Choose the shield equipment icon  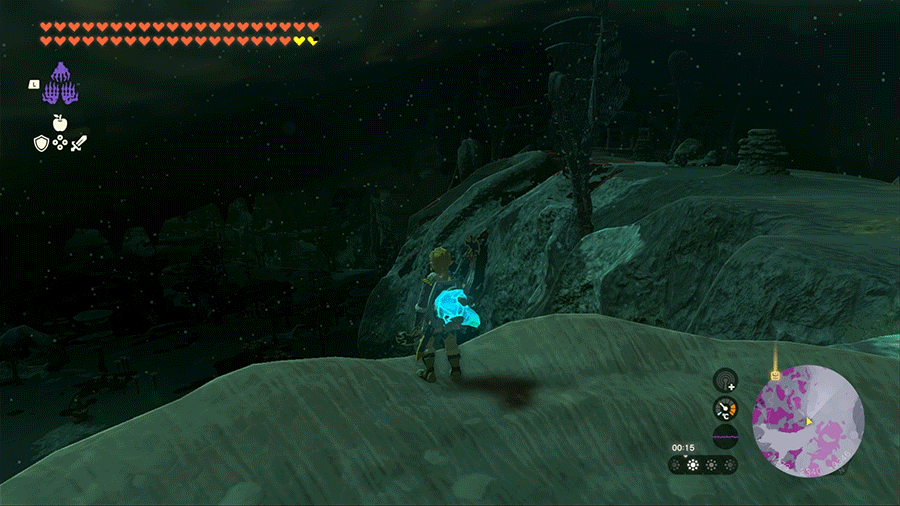[41, 144]
